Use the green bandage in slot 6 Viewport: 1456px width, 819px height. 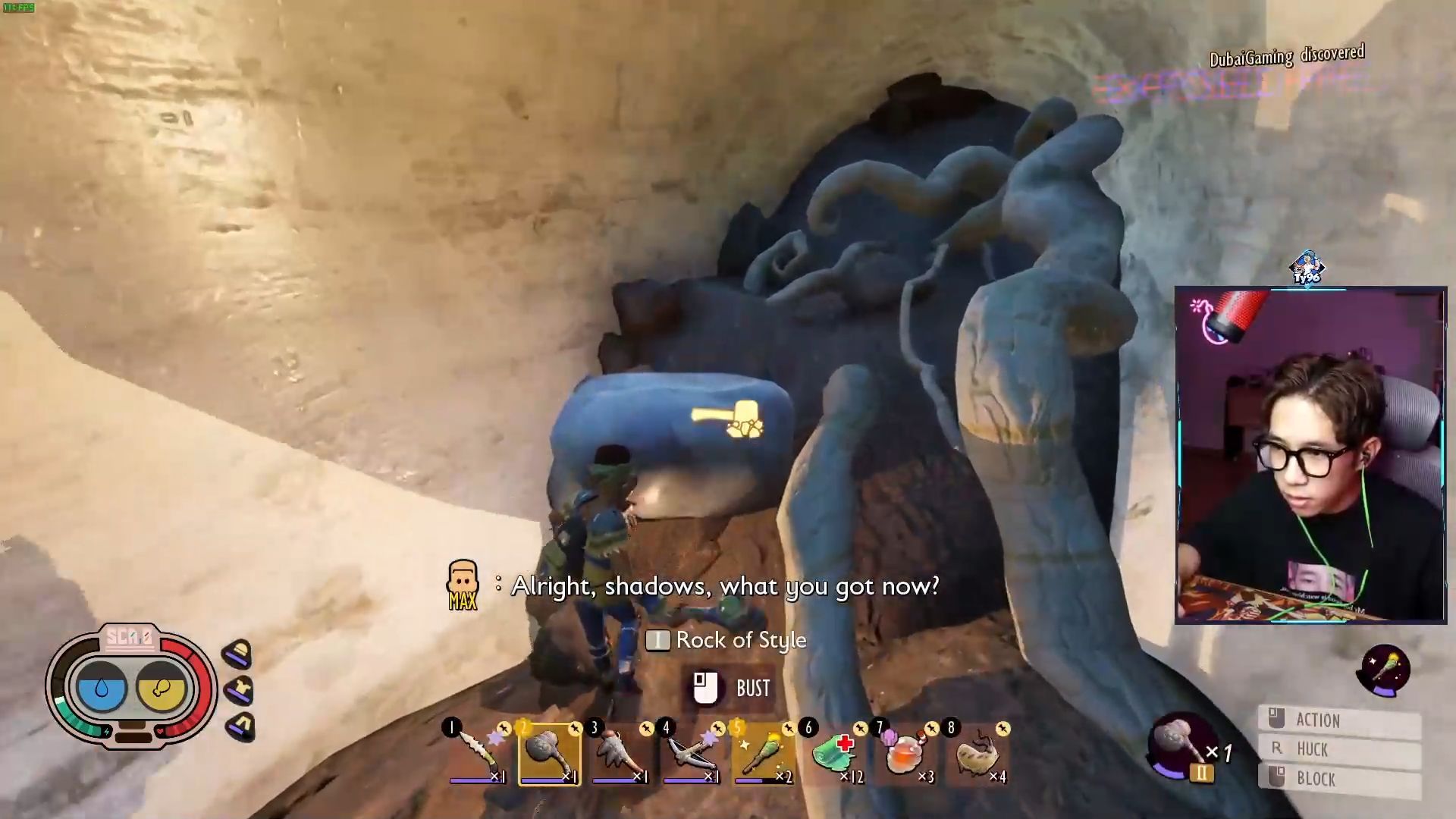(x=834, y=753)
